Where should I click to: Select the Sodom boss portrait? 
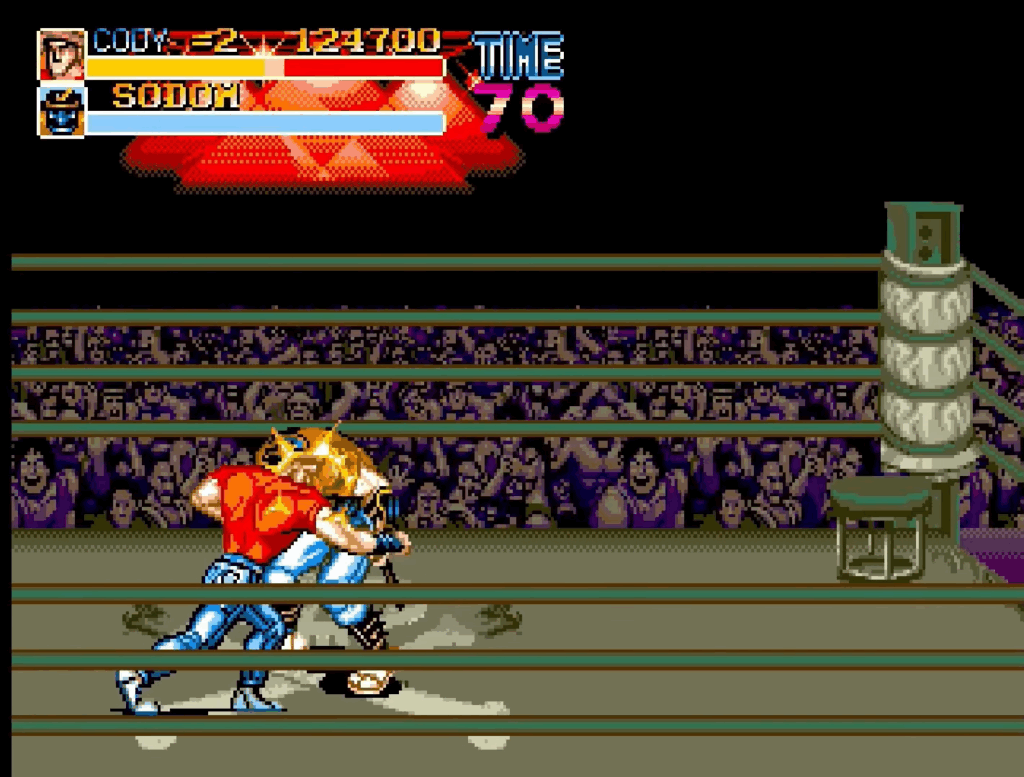(x=61, y=110)
